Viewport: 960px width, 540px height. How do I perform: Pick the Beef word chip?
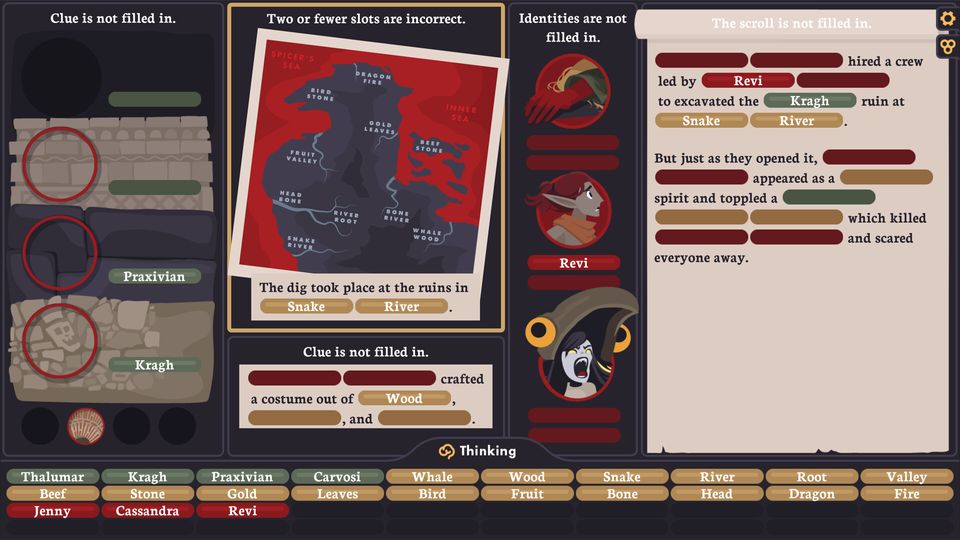coord(52,494)
